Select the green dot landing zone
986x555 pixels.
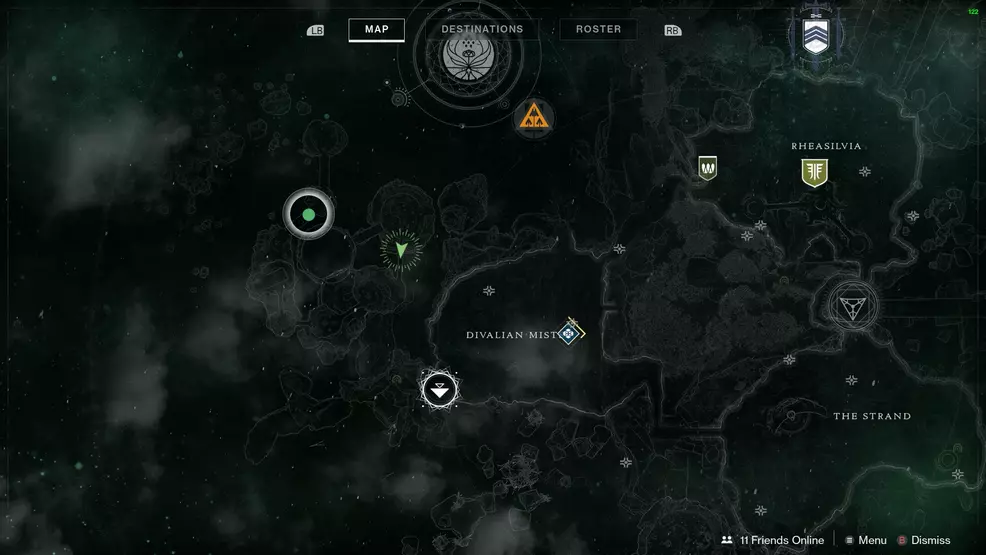[x=308, y=214]
